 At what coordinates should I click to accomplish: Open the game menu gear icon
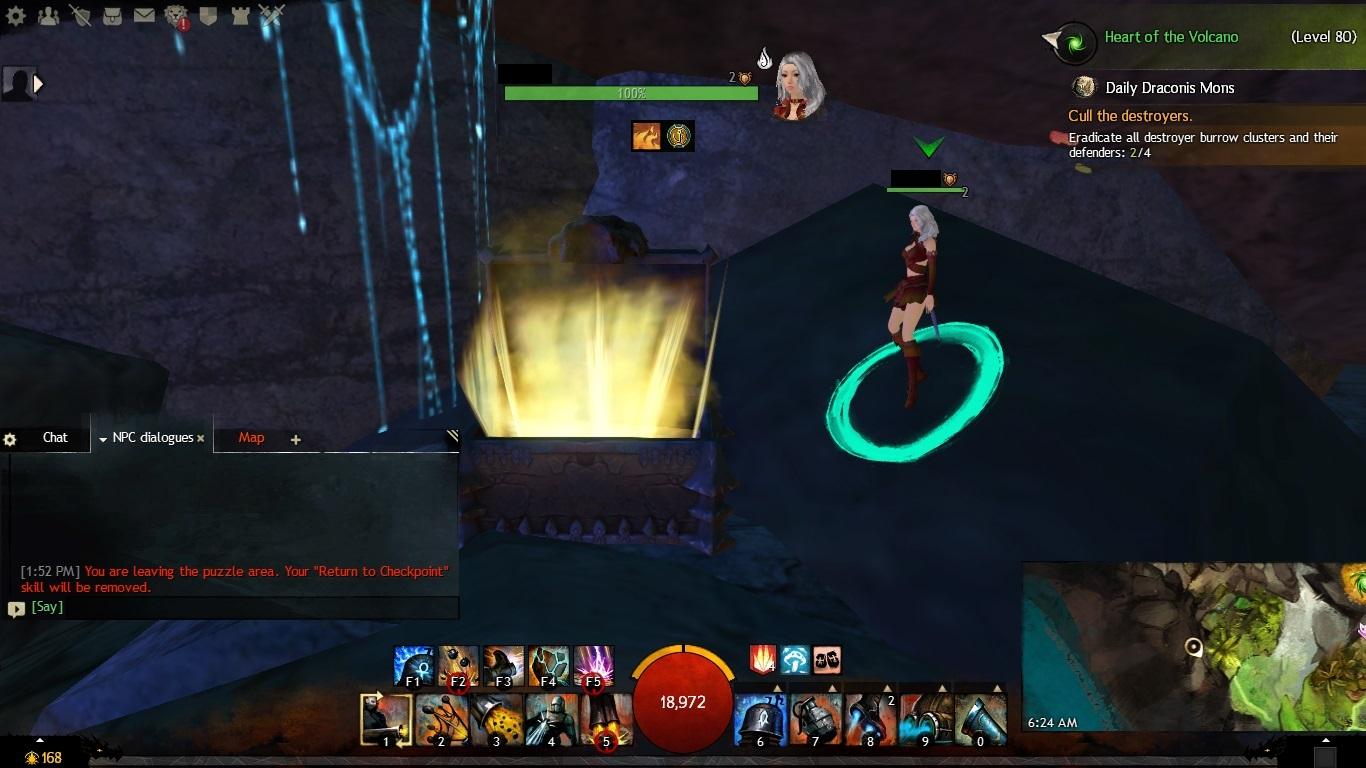point(14,14)
